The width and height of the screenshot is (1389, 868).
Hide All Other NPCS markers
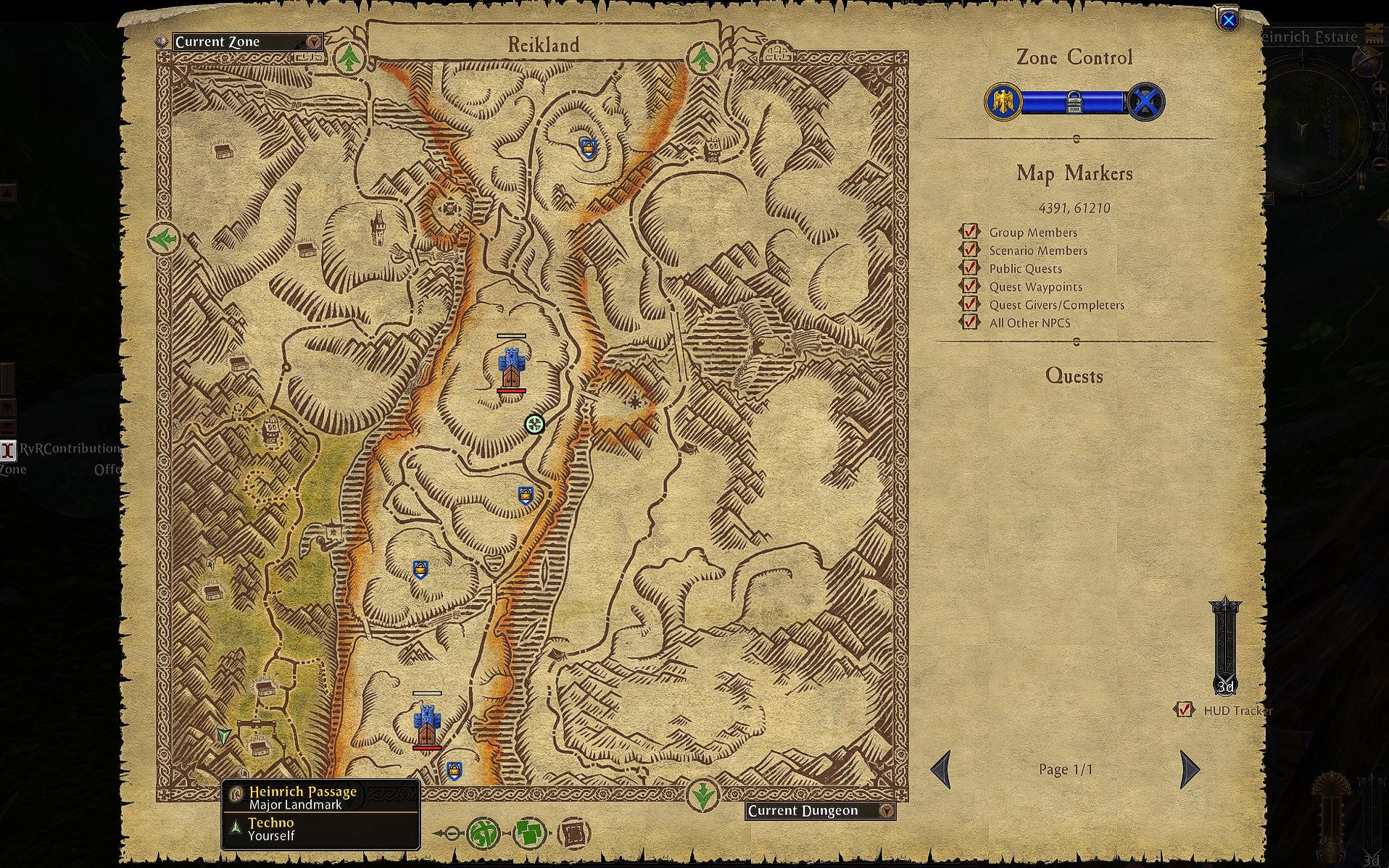pos(969,322)
